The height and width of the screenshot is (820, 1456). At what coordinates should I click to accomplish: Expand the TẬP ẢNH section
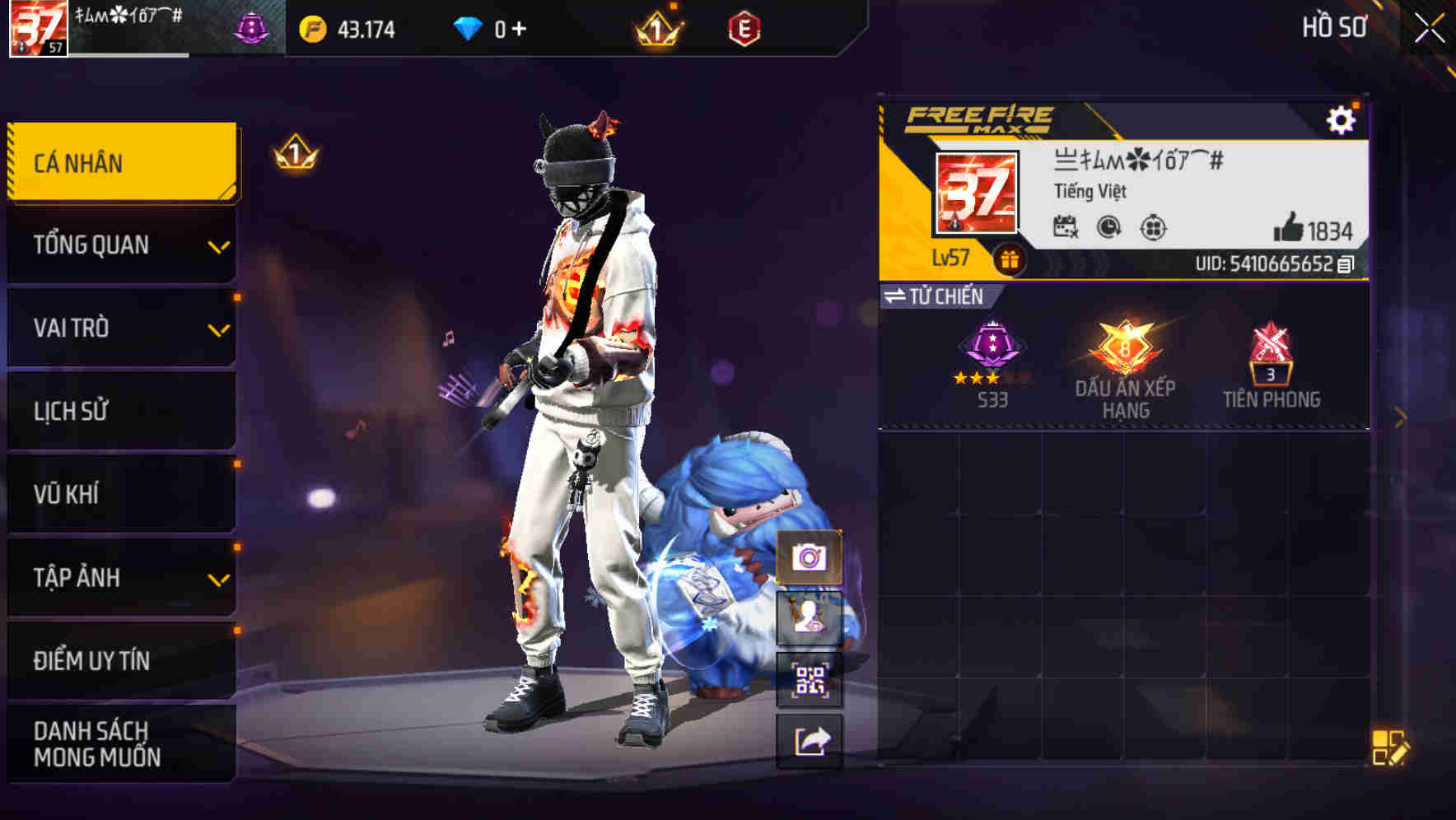(122, 578)
